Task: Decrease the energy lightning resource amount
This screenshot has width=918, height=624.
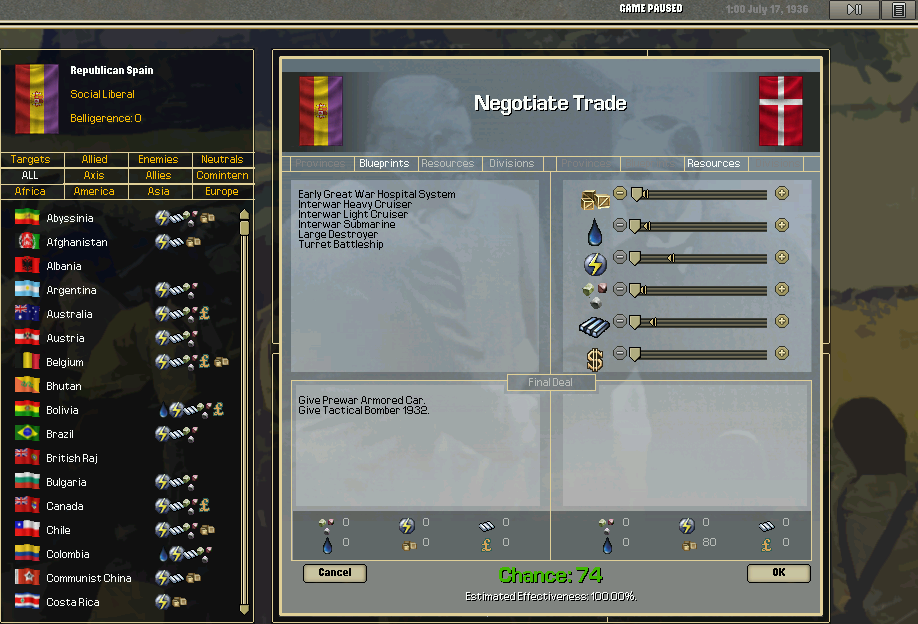Action: pyautogui.click(x=620, y=258)
